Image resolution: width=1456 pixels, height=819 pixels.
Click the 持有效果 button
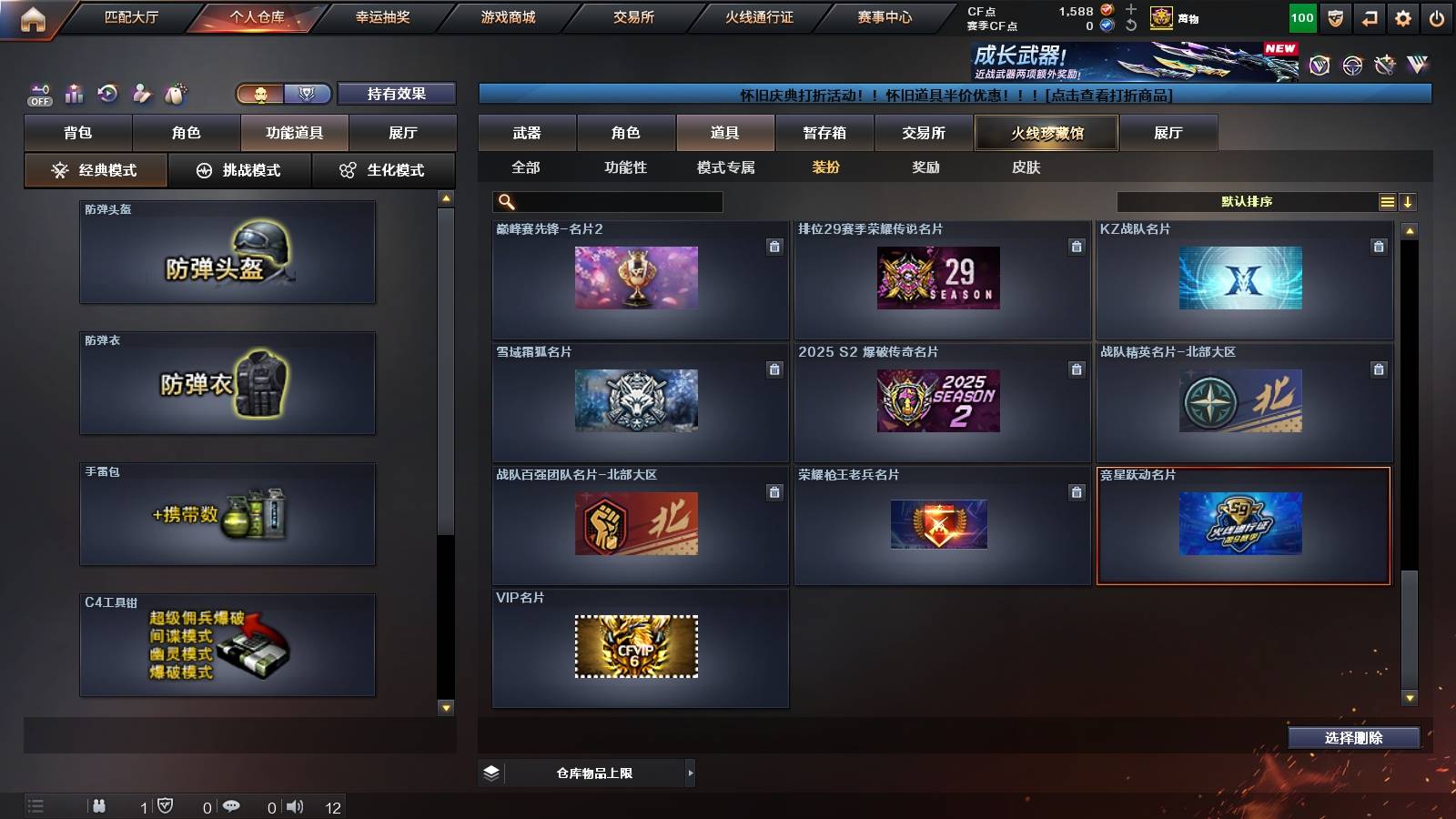click(x=397, y=94)
